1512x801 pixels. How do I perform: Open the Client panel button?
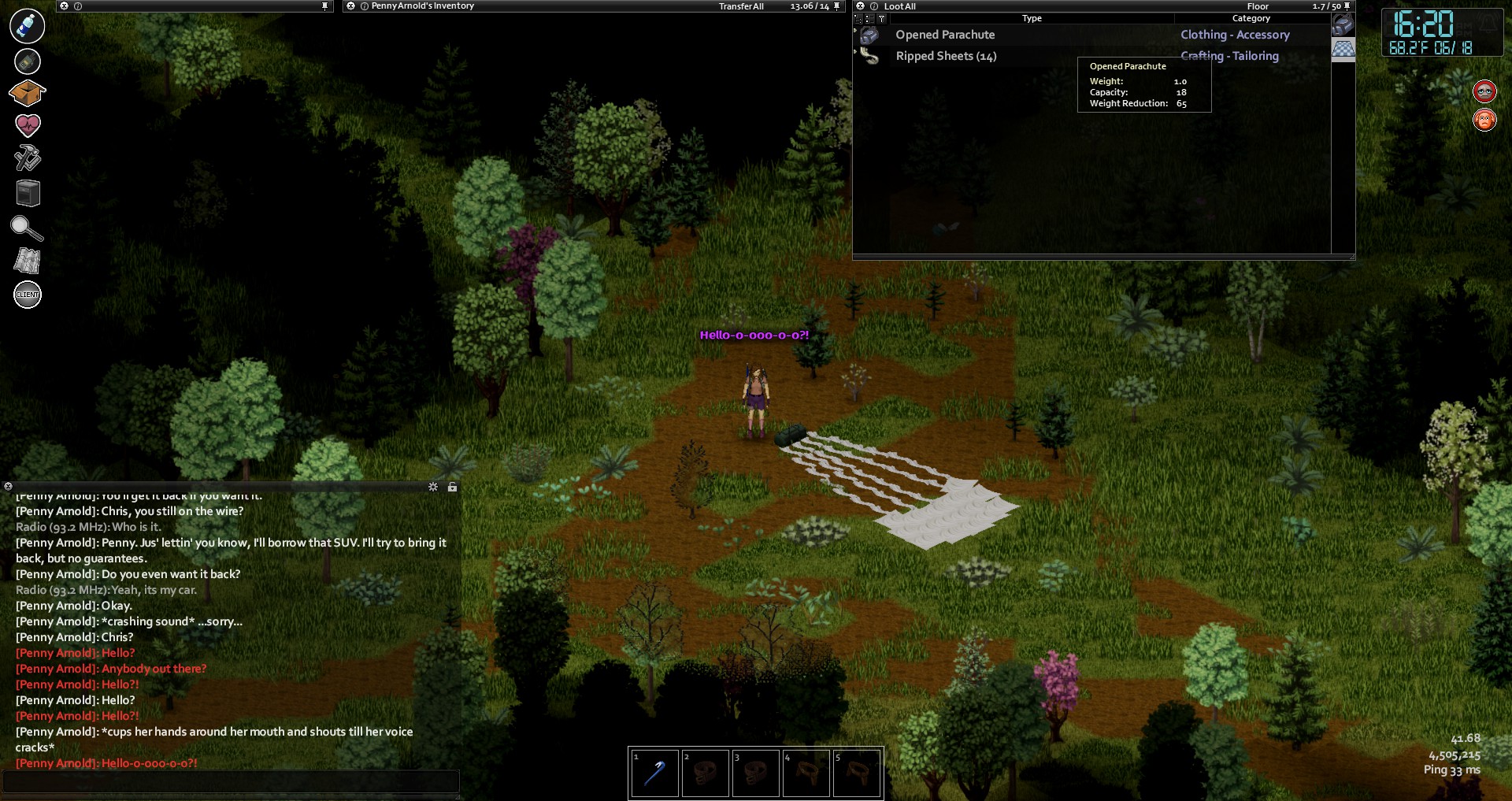click(x=28, y=295)
